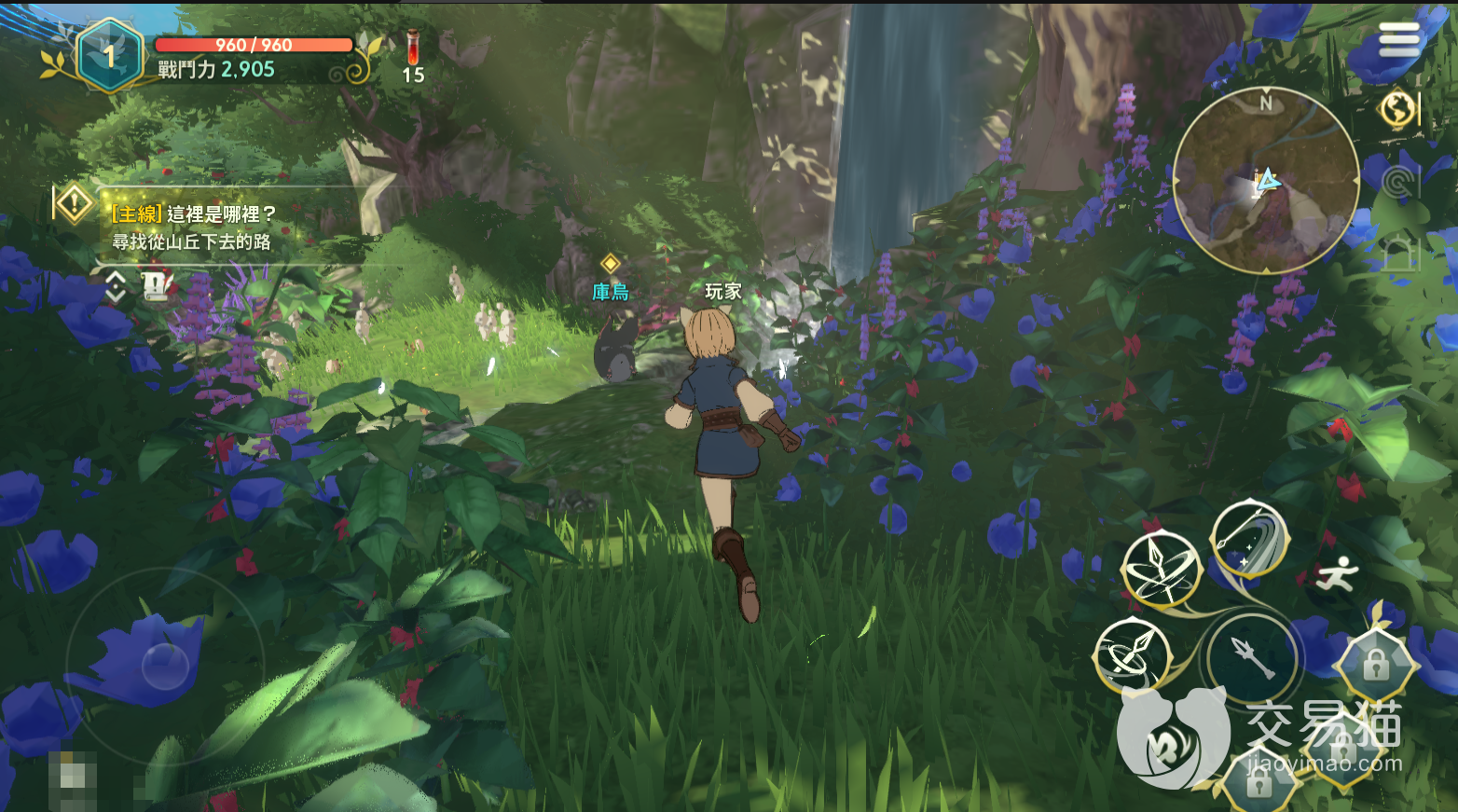Tap the virtual joystick knob
Viewport: 1458px width, 812px height.
click(166, 666)
